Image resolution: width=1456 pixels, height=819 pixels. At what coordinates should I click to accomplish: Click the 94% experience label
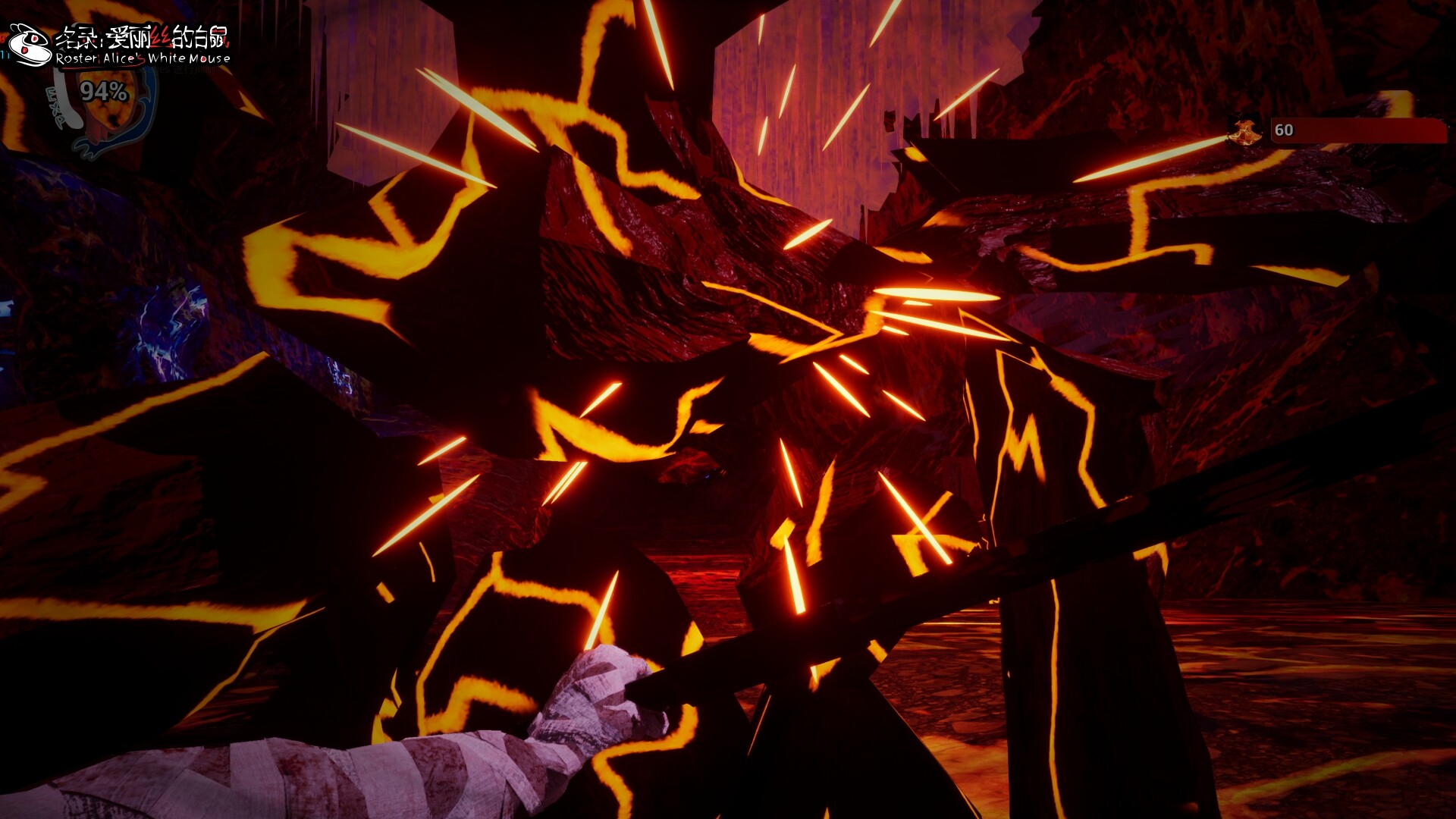click(x=103, y=92)
